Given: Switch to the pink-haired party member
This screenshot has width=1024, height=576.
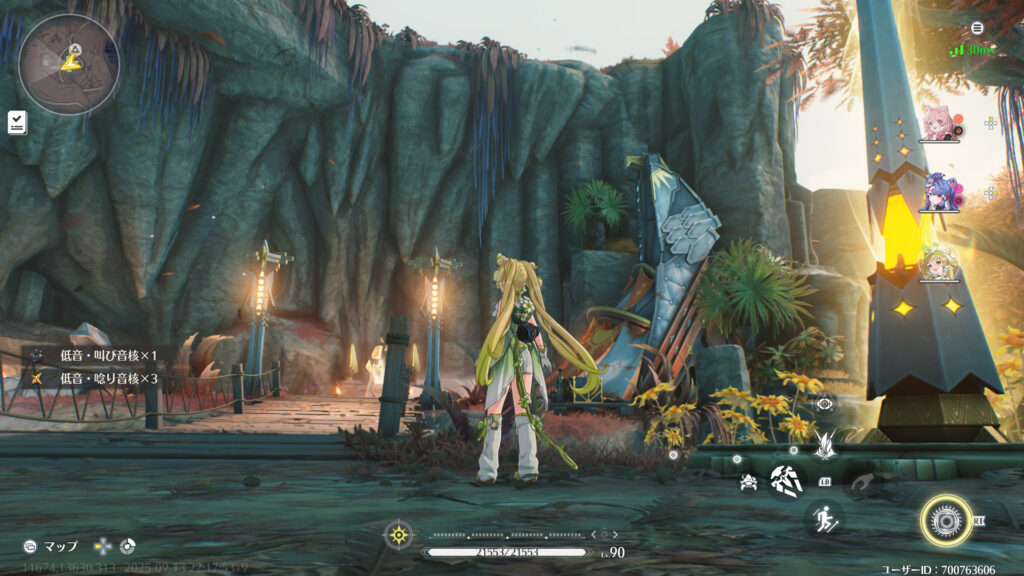Looking at the screenshot, I should pos(939,123).
